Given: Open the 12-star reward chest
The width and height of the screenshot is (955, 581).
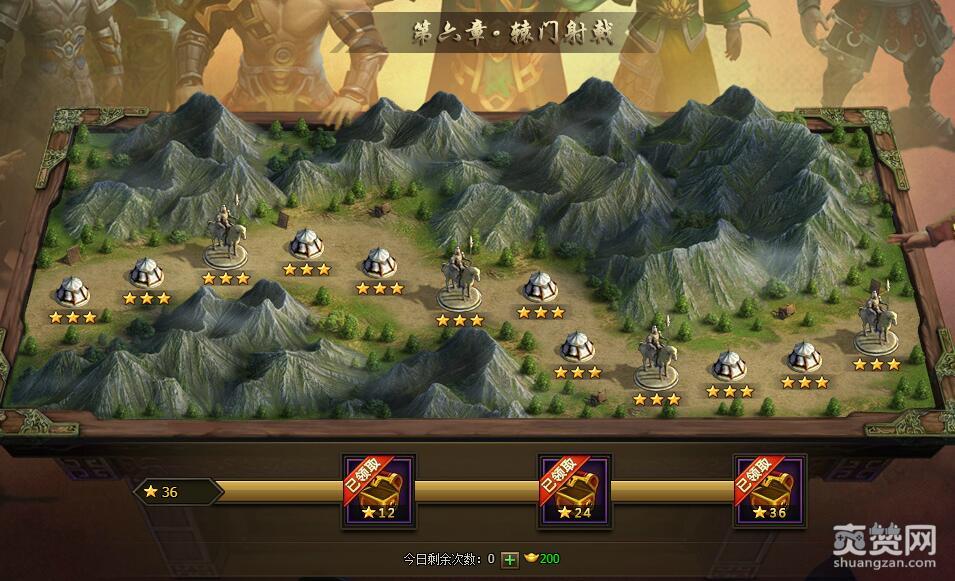Looking at the screenshot, I should pyautogui.click(x=379, y=491).
